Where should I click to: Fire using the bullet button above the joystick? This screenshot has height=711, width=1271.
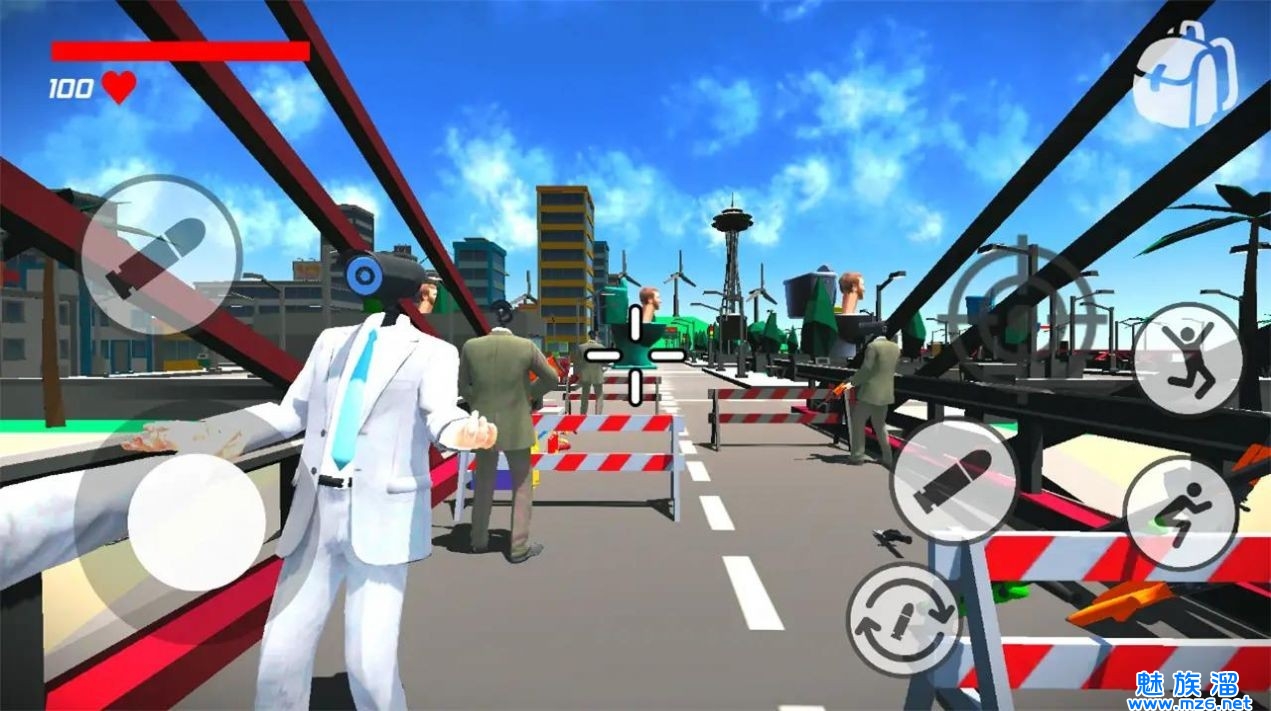[x=160, y=256]
